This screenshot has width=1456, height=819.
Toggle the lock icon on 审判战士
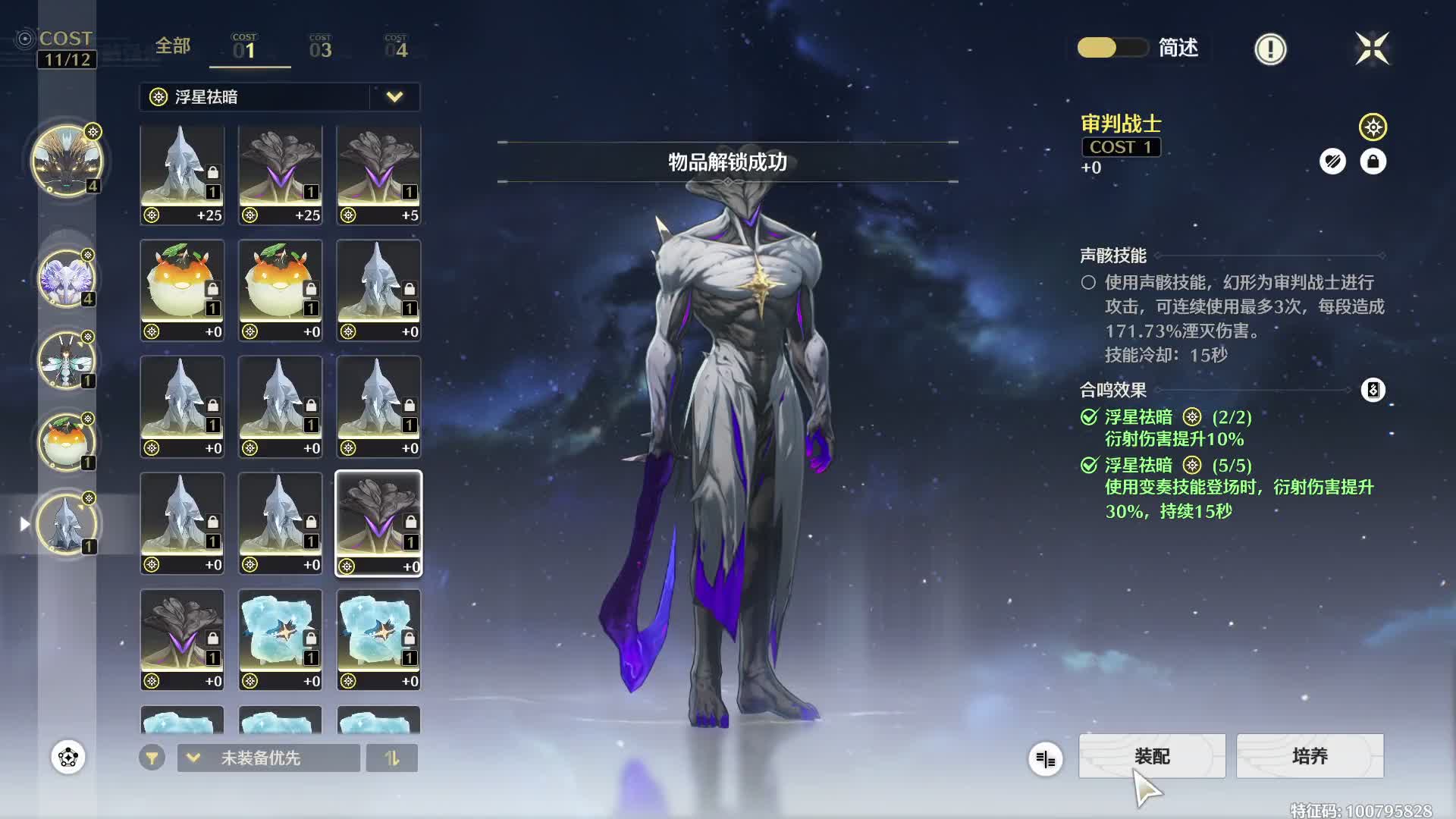pos(1373,162)
